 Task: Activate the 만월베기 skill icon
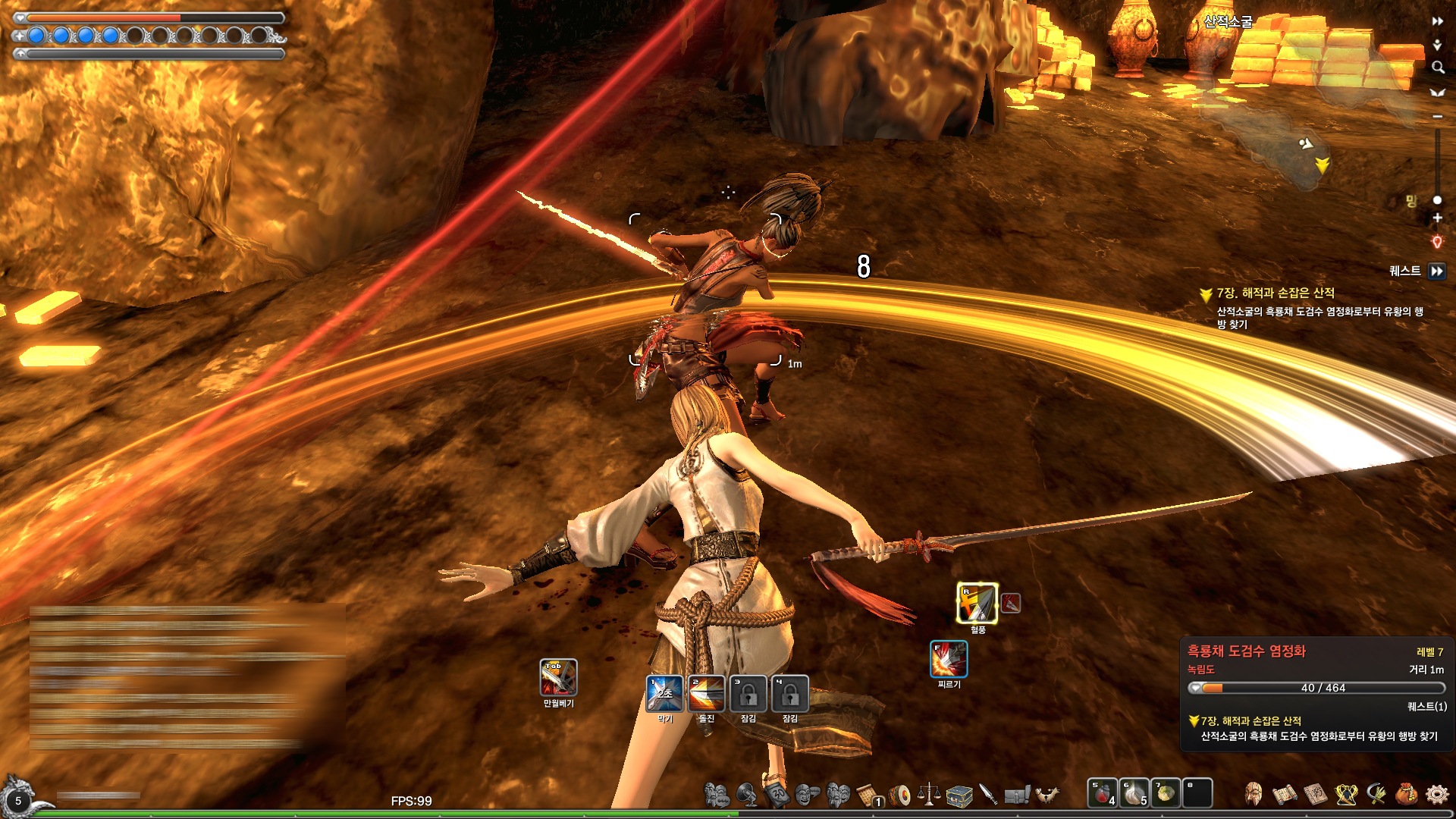coord(558,677)
